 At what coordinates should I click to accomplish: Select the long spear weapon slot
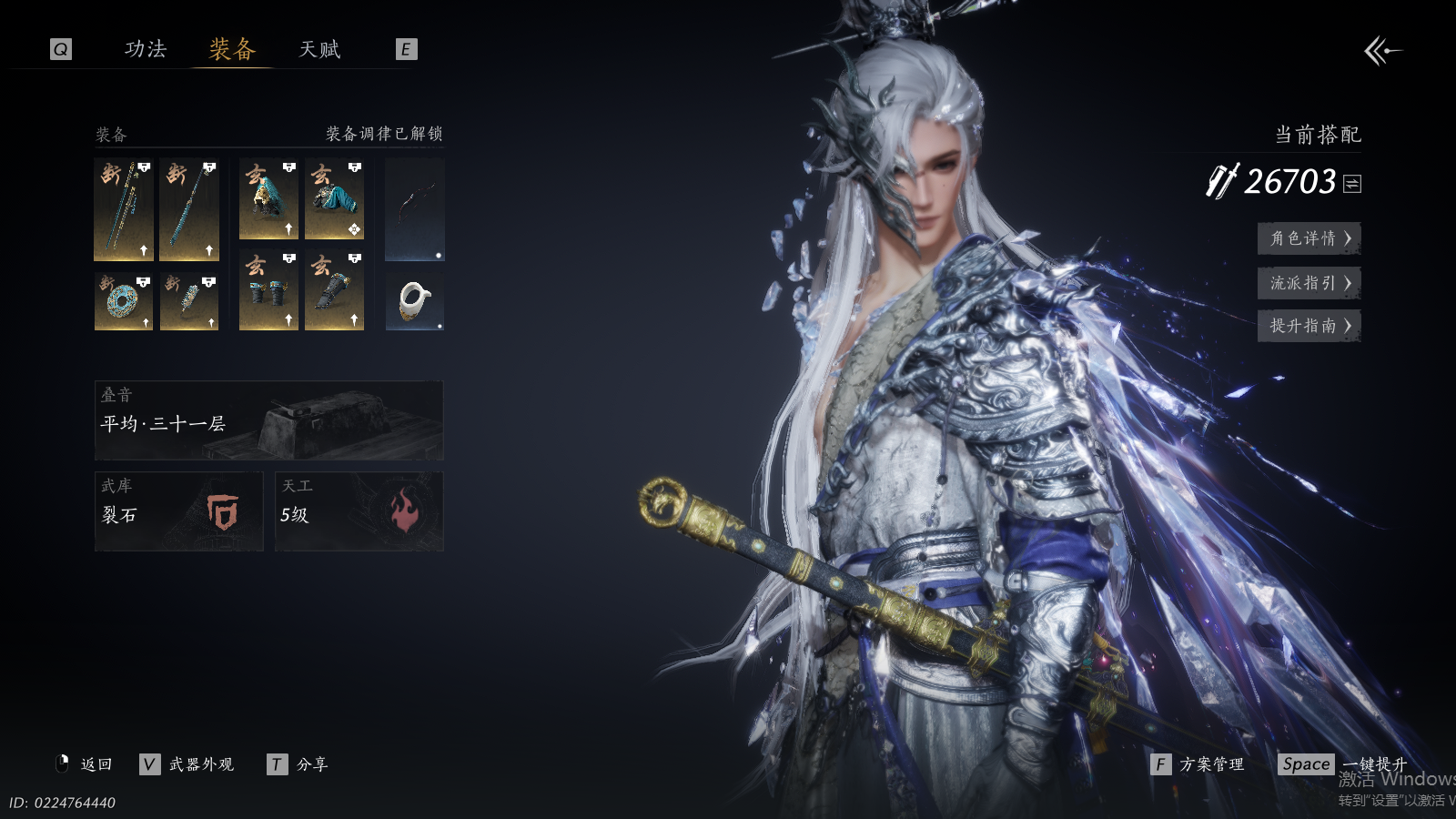tap(189, 209)
